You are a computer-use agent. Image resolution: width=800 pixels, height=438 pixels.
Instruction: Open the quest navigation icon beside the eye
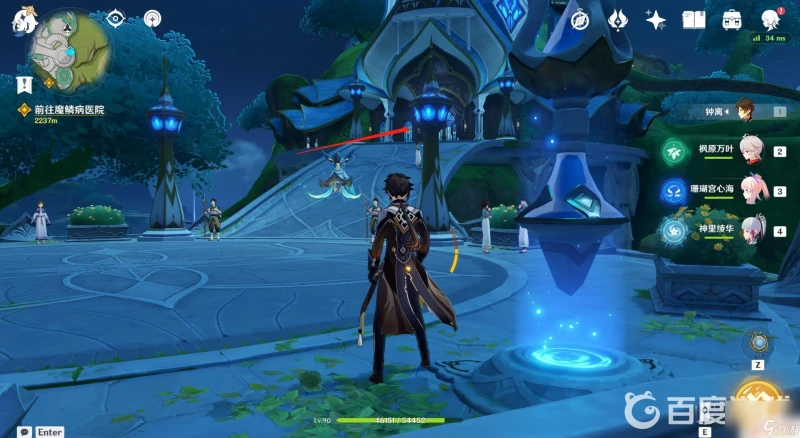[x=152, y=18]
